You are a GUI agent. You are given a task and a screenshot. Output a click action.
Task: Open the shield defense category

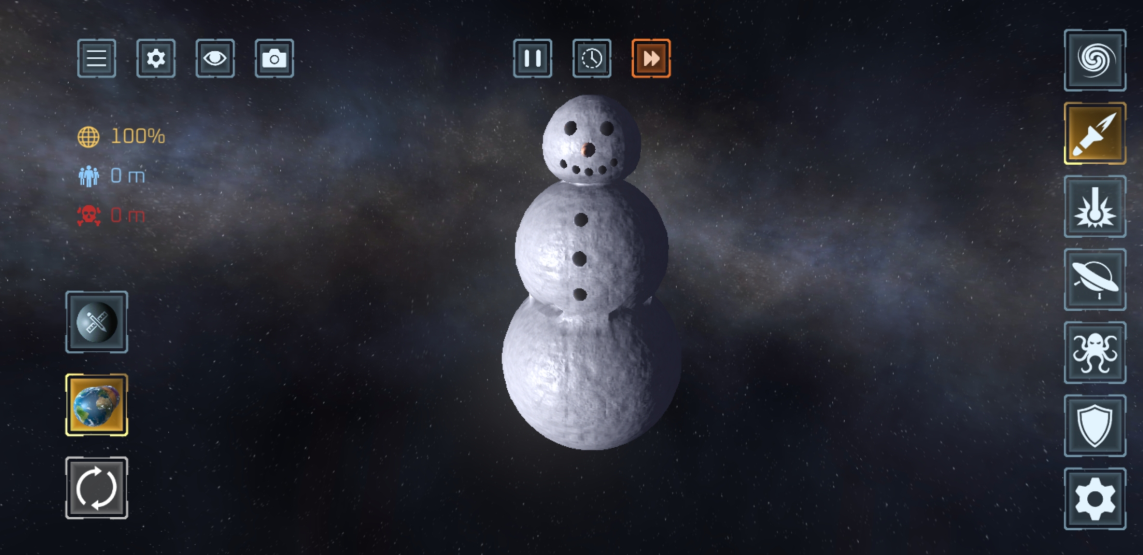tap(1094, 426)
